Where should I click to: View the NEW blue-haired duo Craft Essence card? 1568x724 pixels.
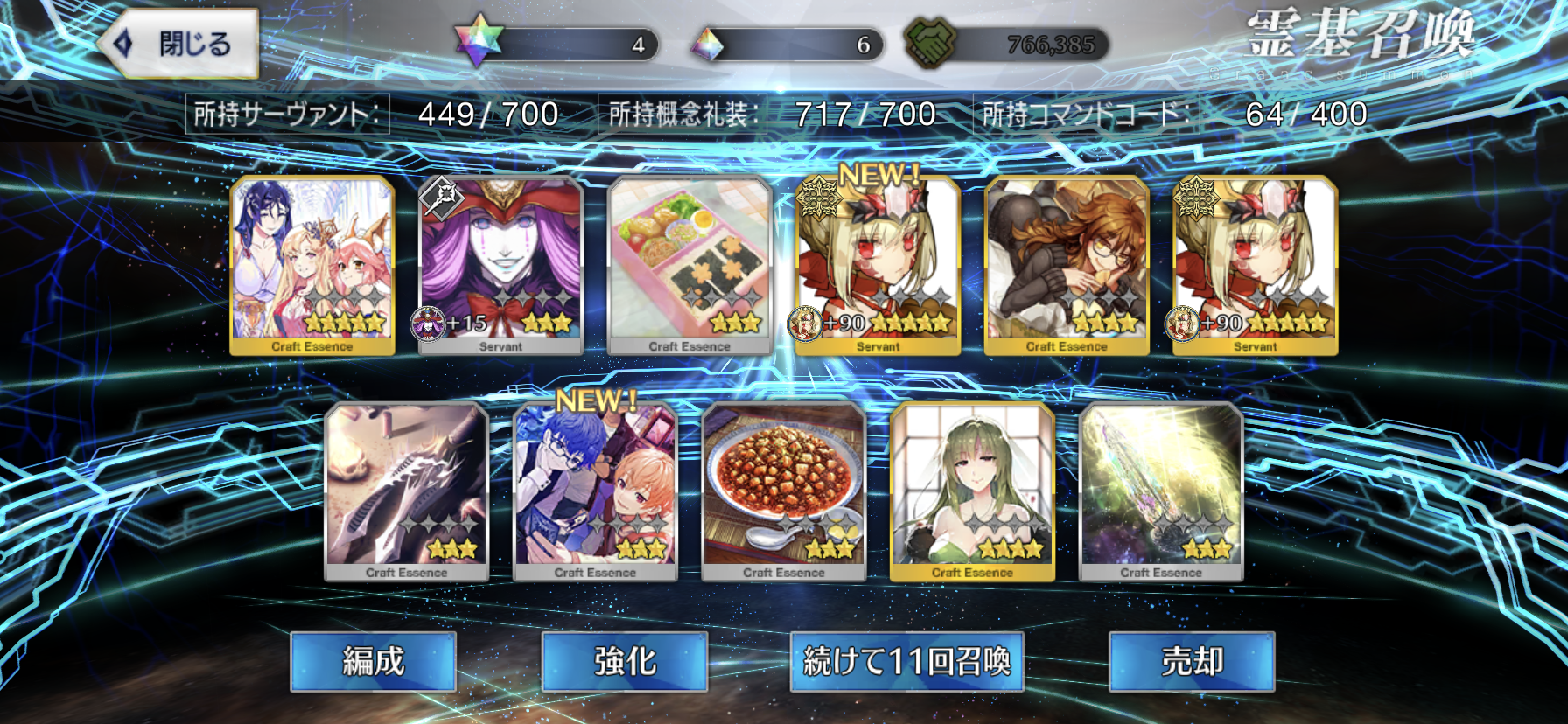pos(595,491)
